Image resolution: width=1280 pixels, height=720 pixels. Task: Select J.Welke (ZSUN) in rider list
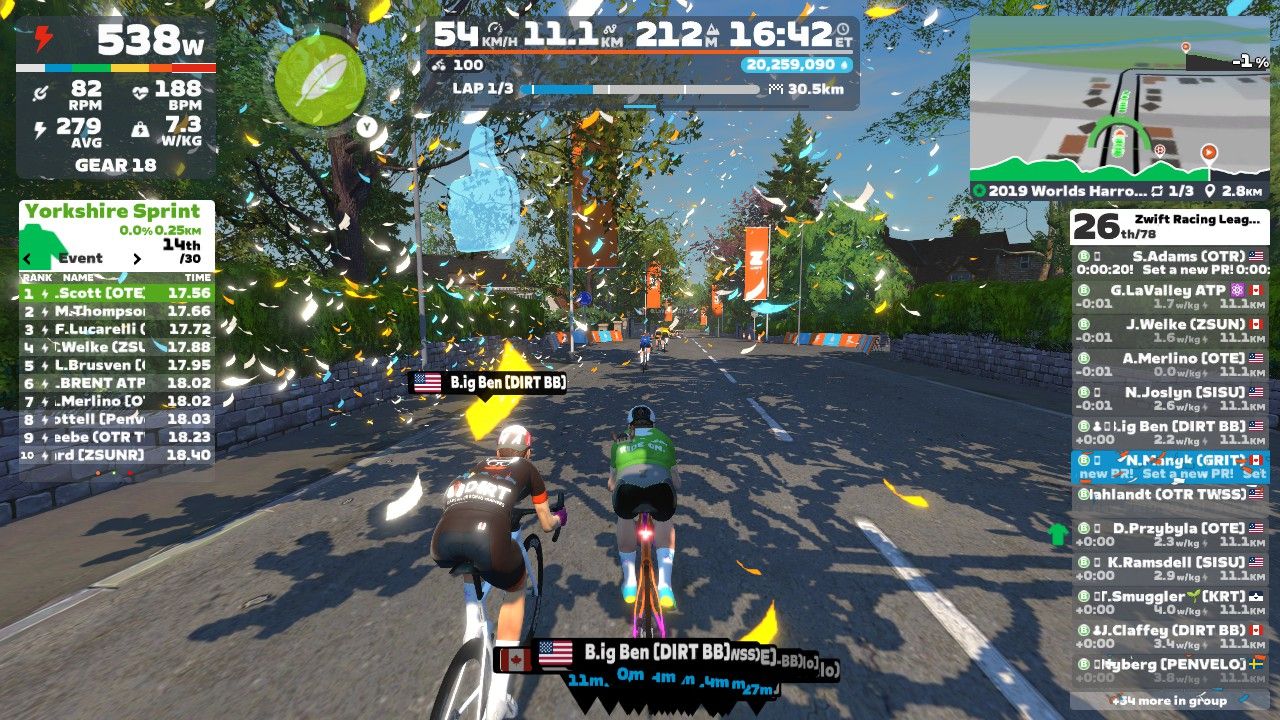(1168, 331)
